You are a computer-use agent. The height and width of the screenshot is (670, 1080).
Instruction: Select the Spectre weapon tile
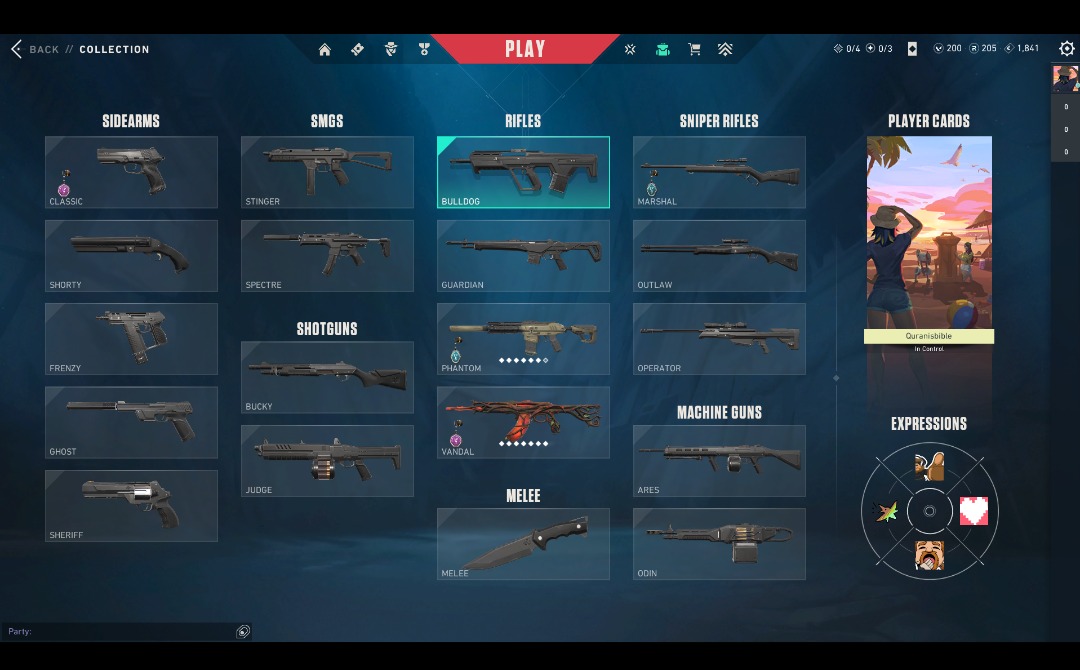coord(327,256)
